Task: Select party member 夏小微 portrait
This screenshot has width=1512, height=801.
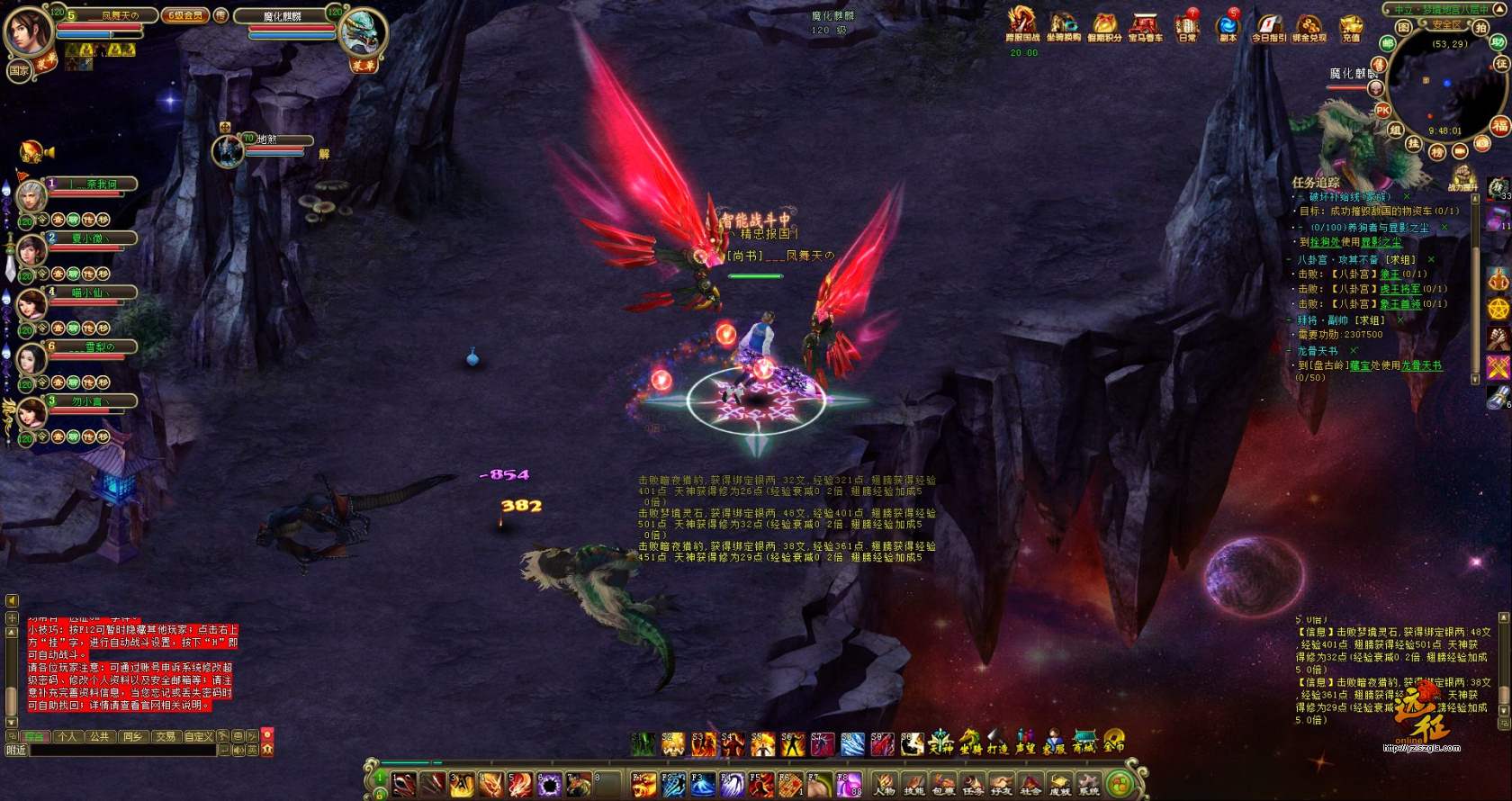Action: pyautogui.click(x=31, y=251)
